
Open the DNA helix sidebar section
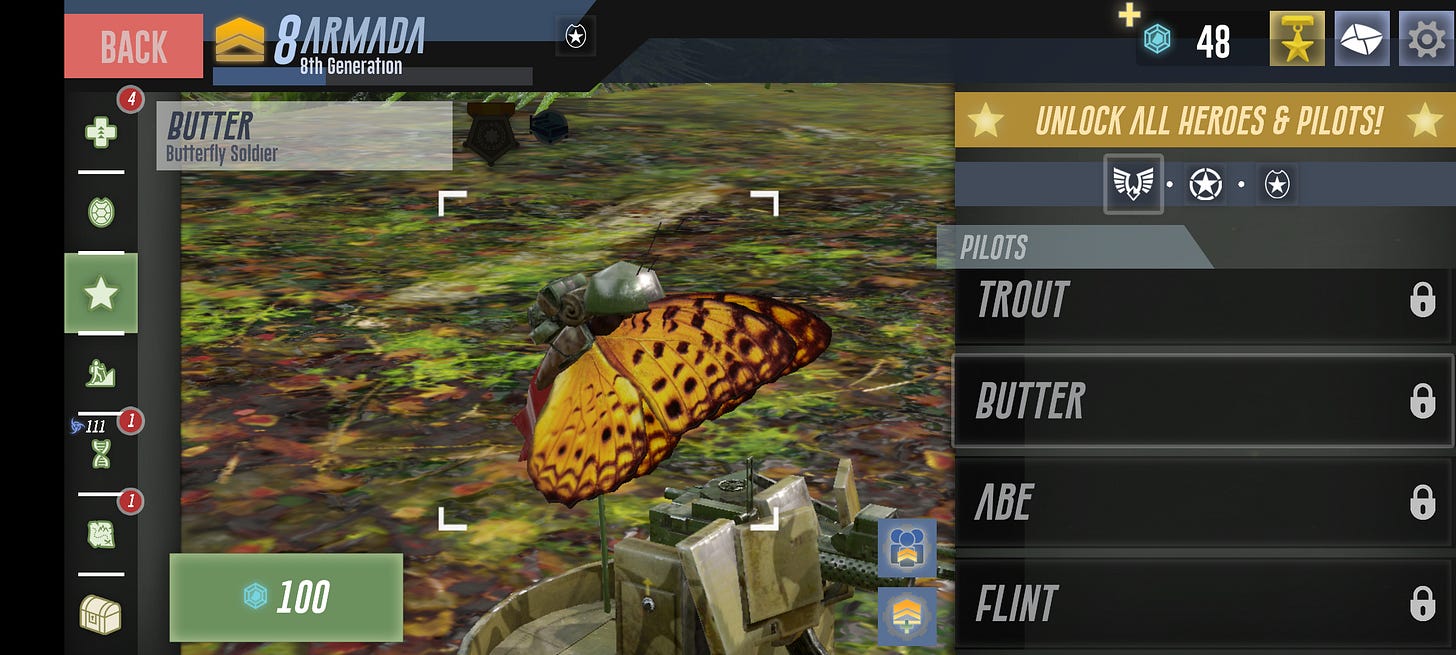click(x=101, y=453)
